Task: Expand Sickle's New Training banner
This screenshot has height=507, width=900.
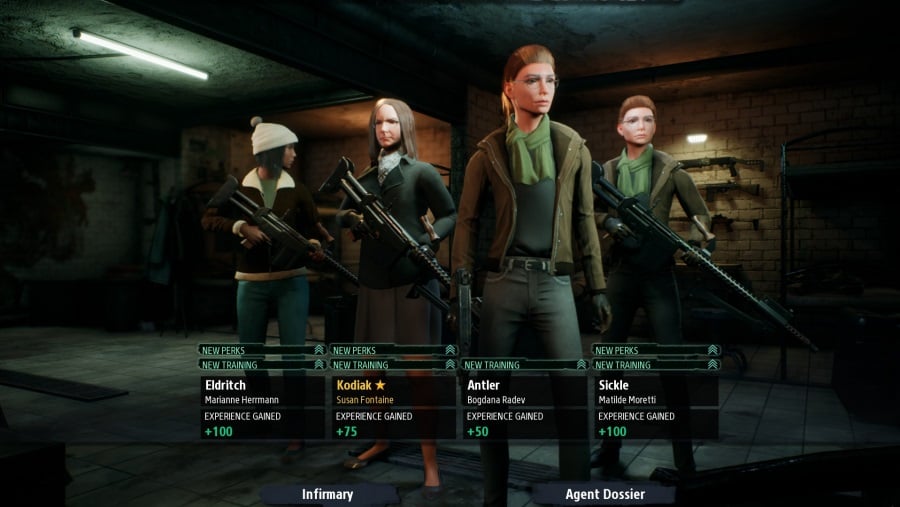Action: pyautogui.click(x=655, y=365)
